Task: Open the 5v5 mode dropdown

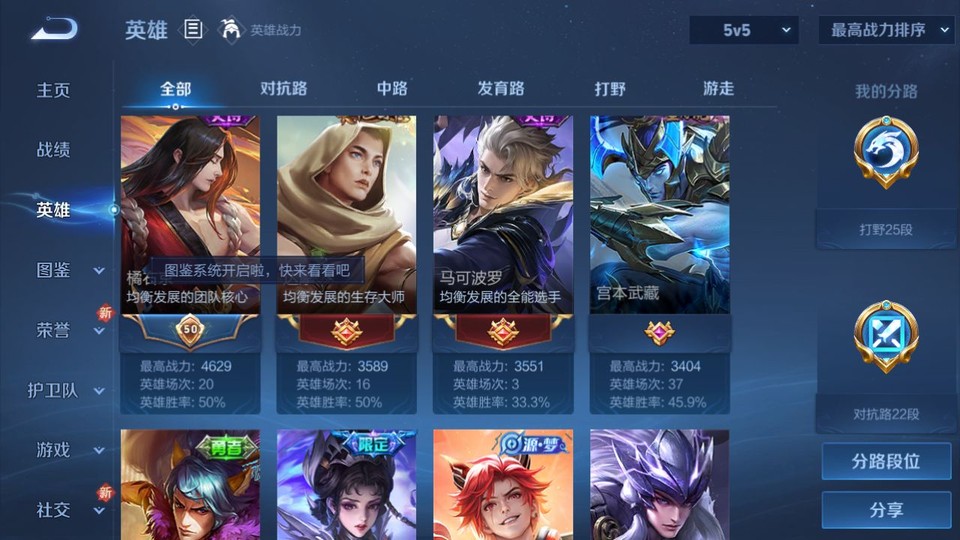Action: pyautogui.click(x=744, y=30)
